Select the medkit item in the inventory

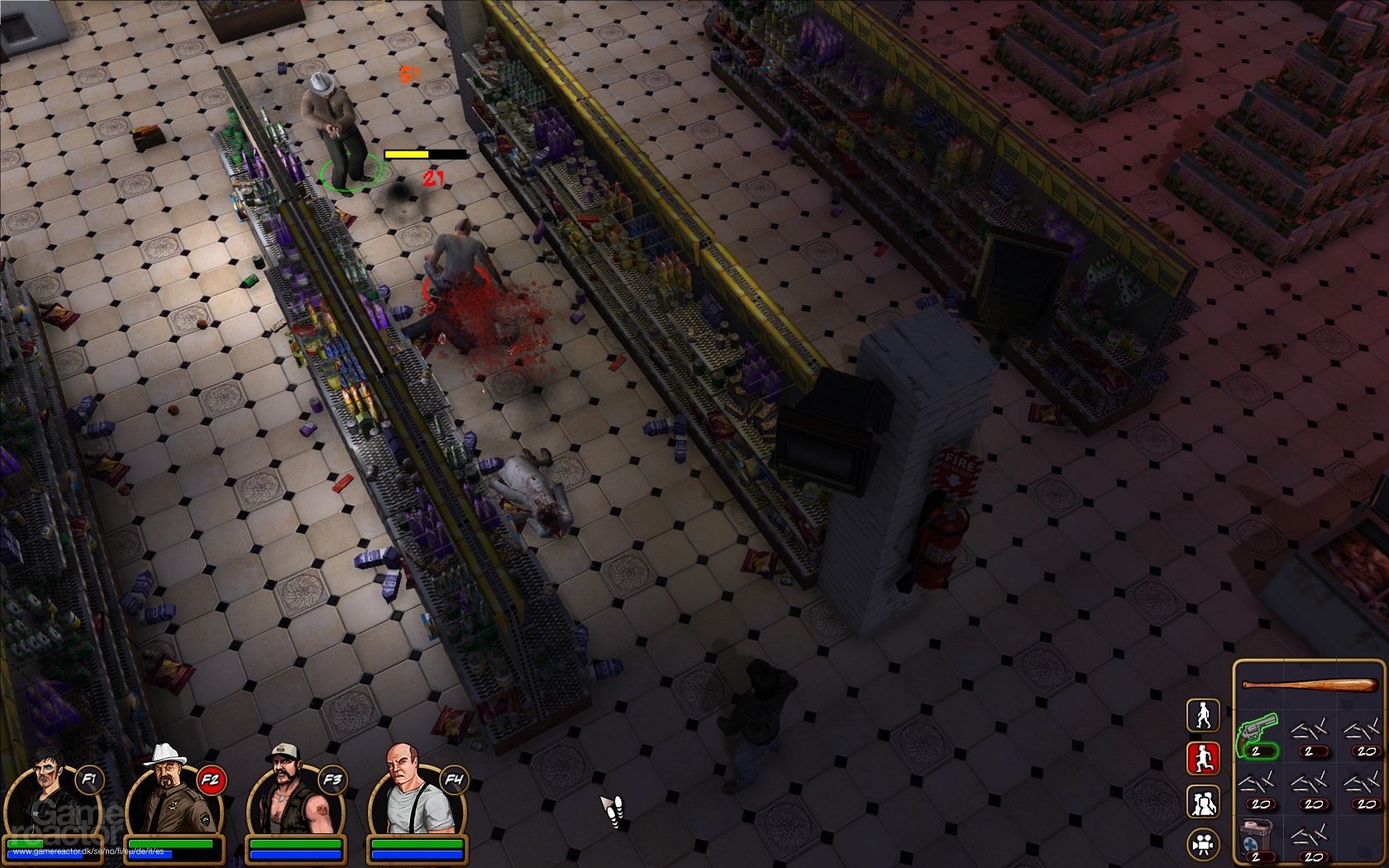click(1256, 835)
